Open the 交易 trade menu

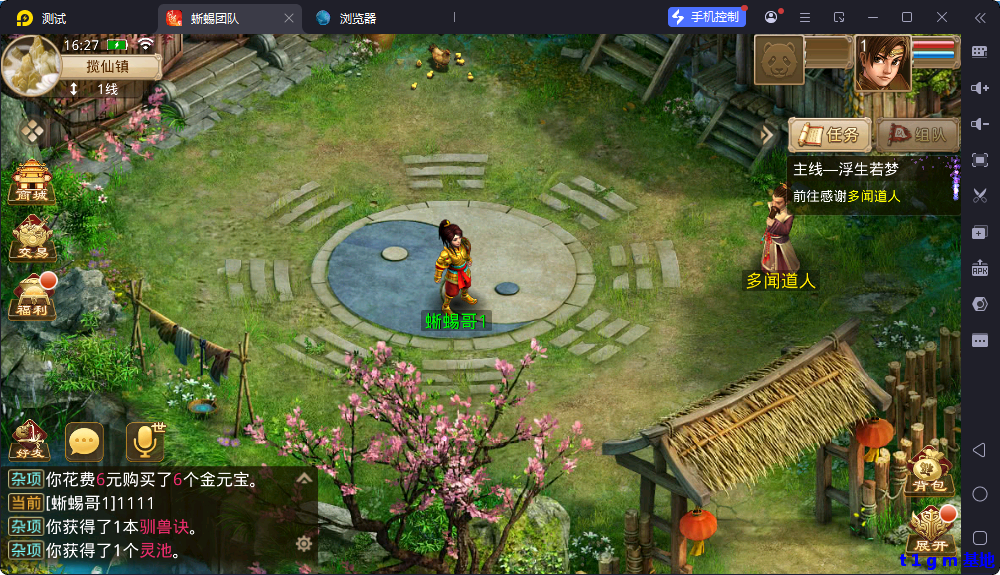point(32,240)
